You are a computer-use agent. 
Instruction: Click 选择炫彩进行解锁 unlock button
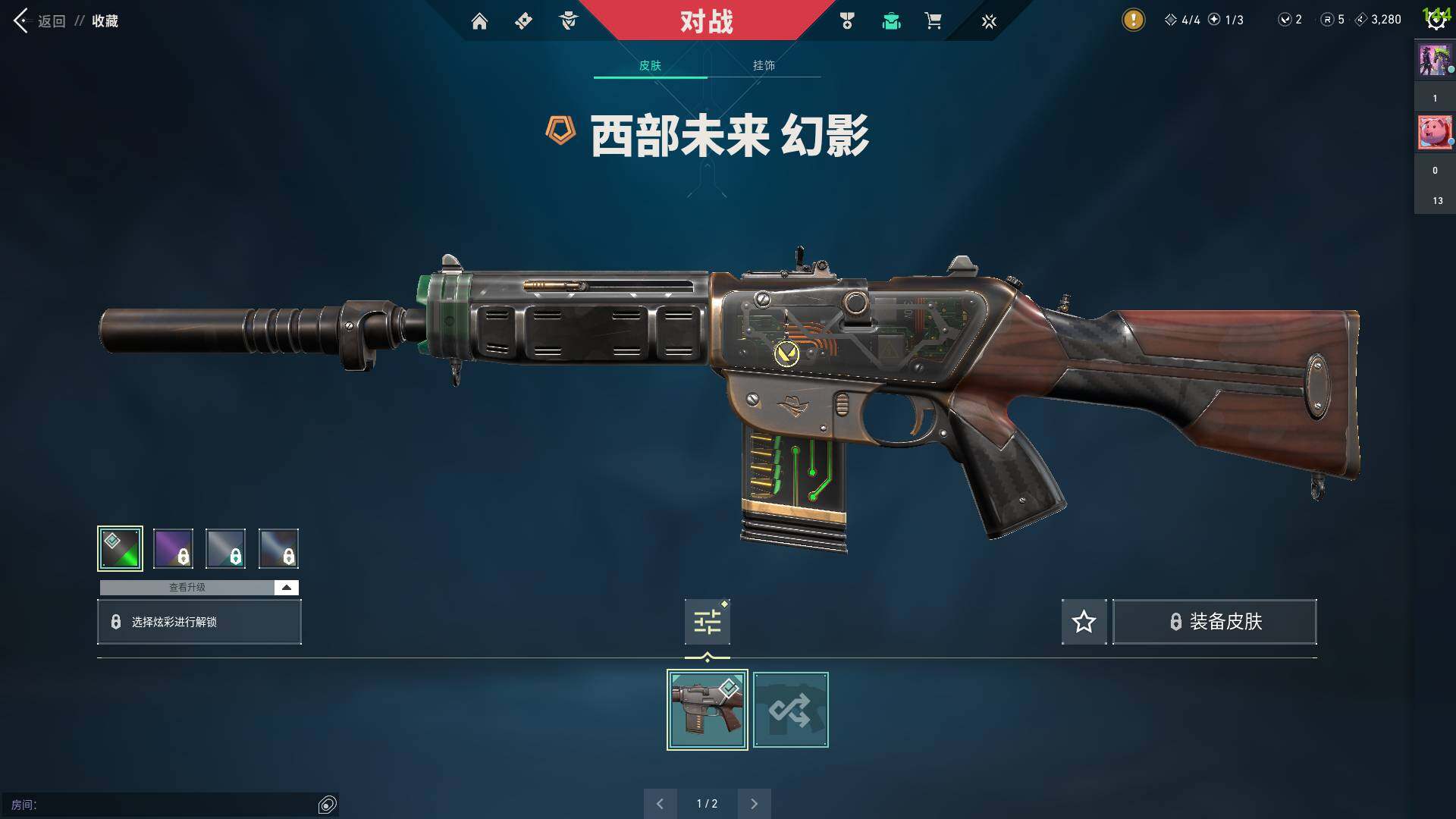pyautogui.click(x=199, y=622)
